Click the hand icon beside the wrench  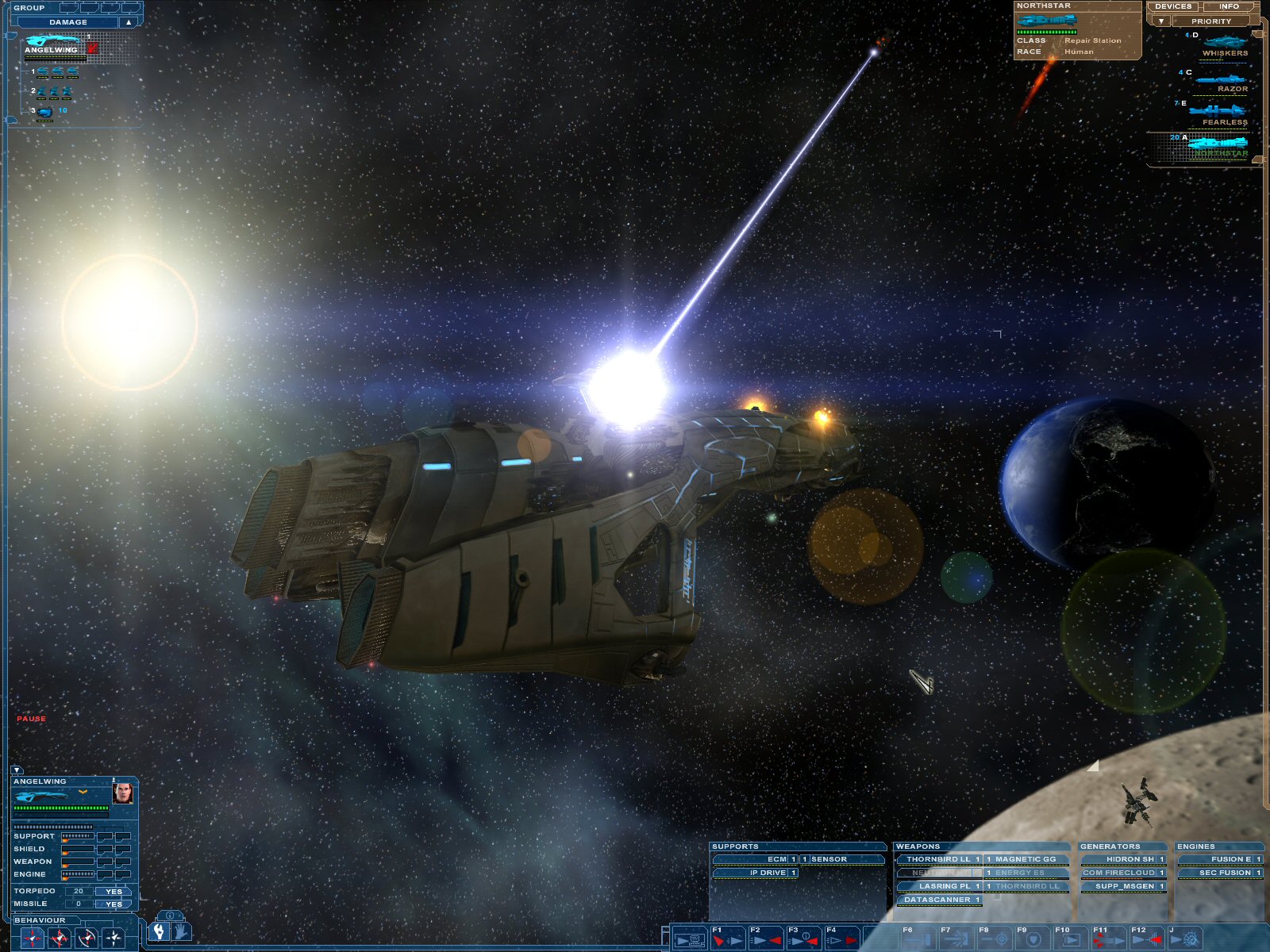click(x=181, y=931)
